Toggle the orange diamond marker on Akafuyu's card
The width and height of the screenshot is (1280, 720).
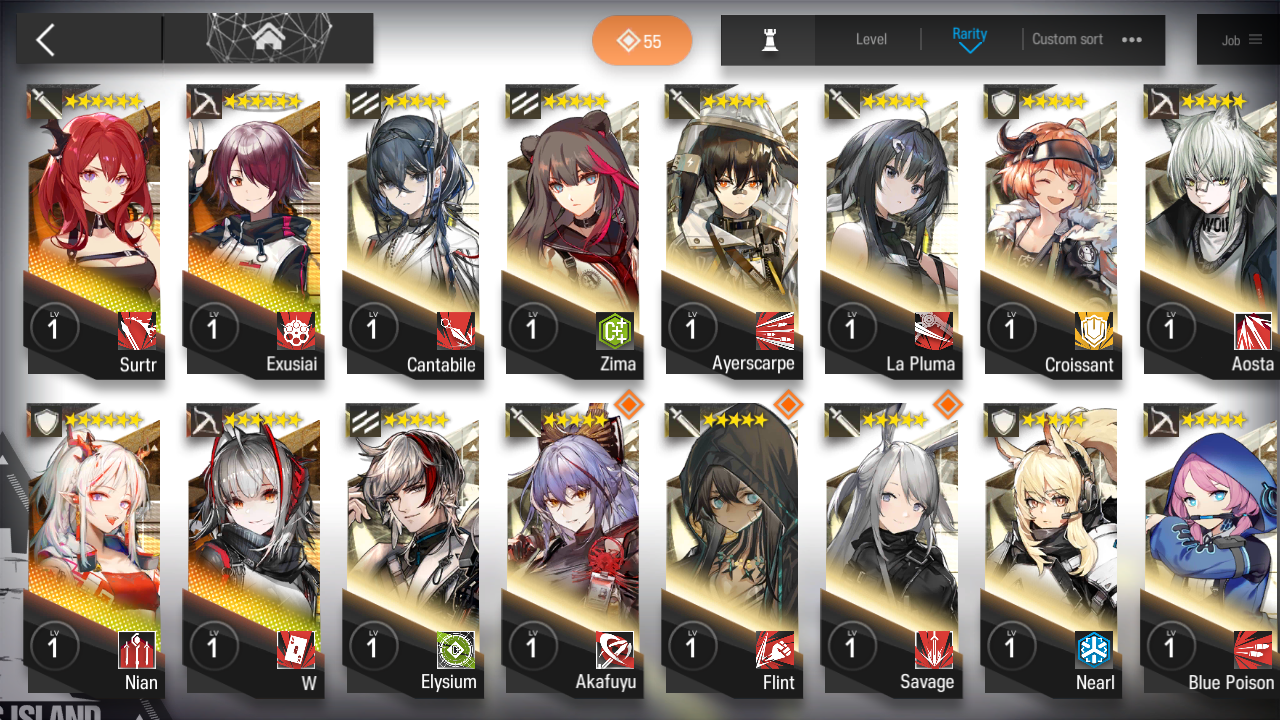click(x=629, y=406)
